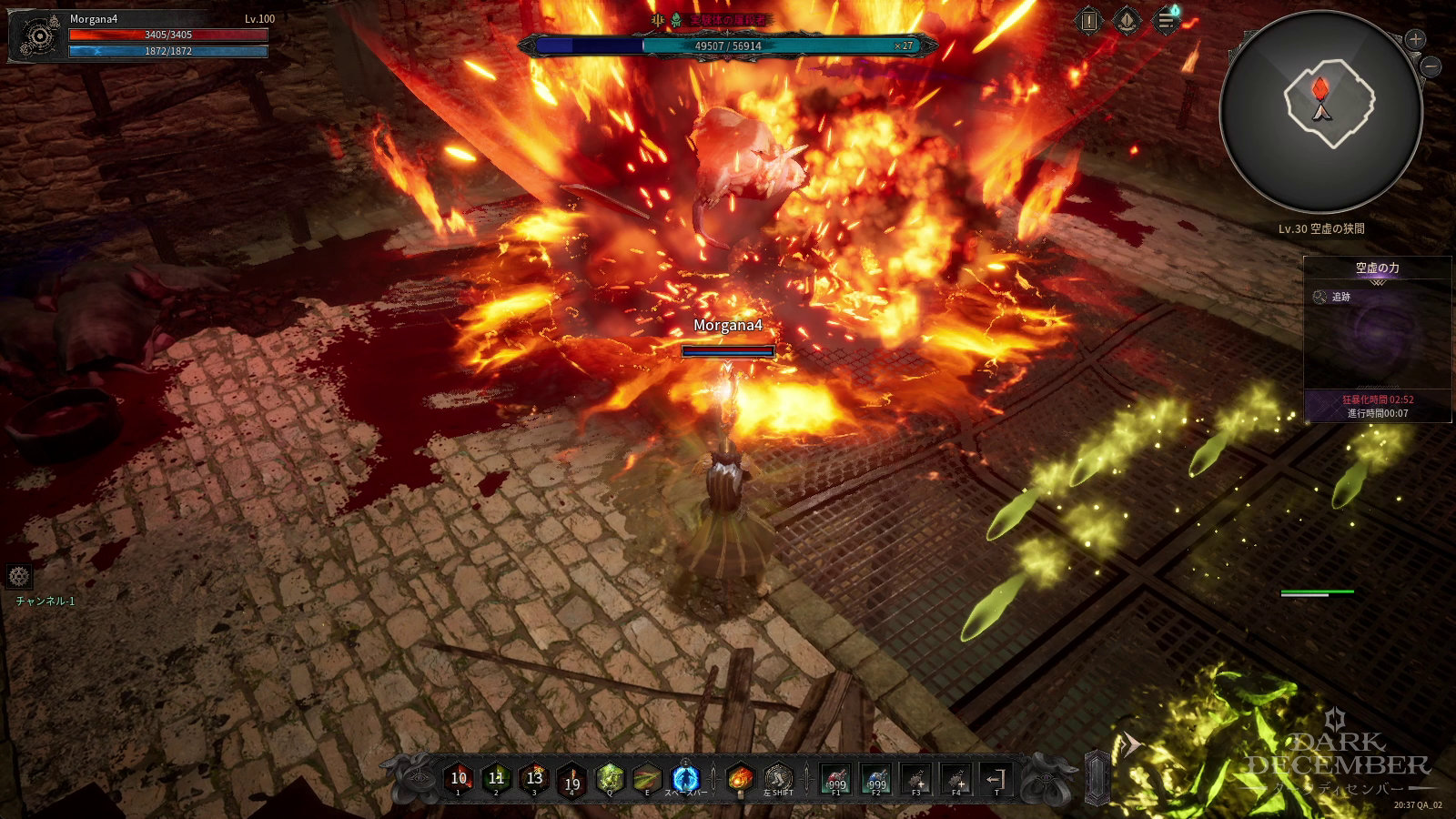Viewport: 1456px width, 819px height.
Task: Trigger the blue spacebar dash skill
Action: (685, 779)
